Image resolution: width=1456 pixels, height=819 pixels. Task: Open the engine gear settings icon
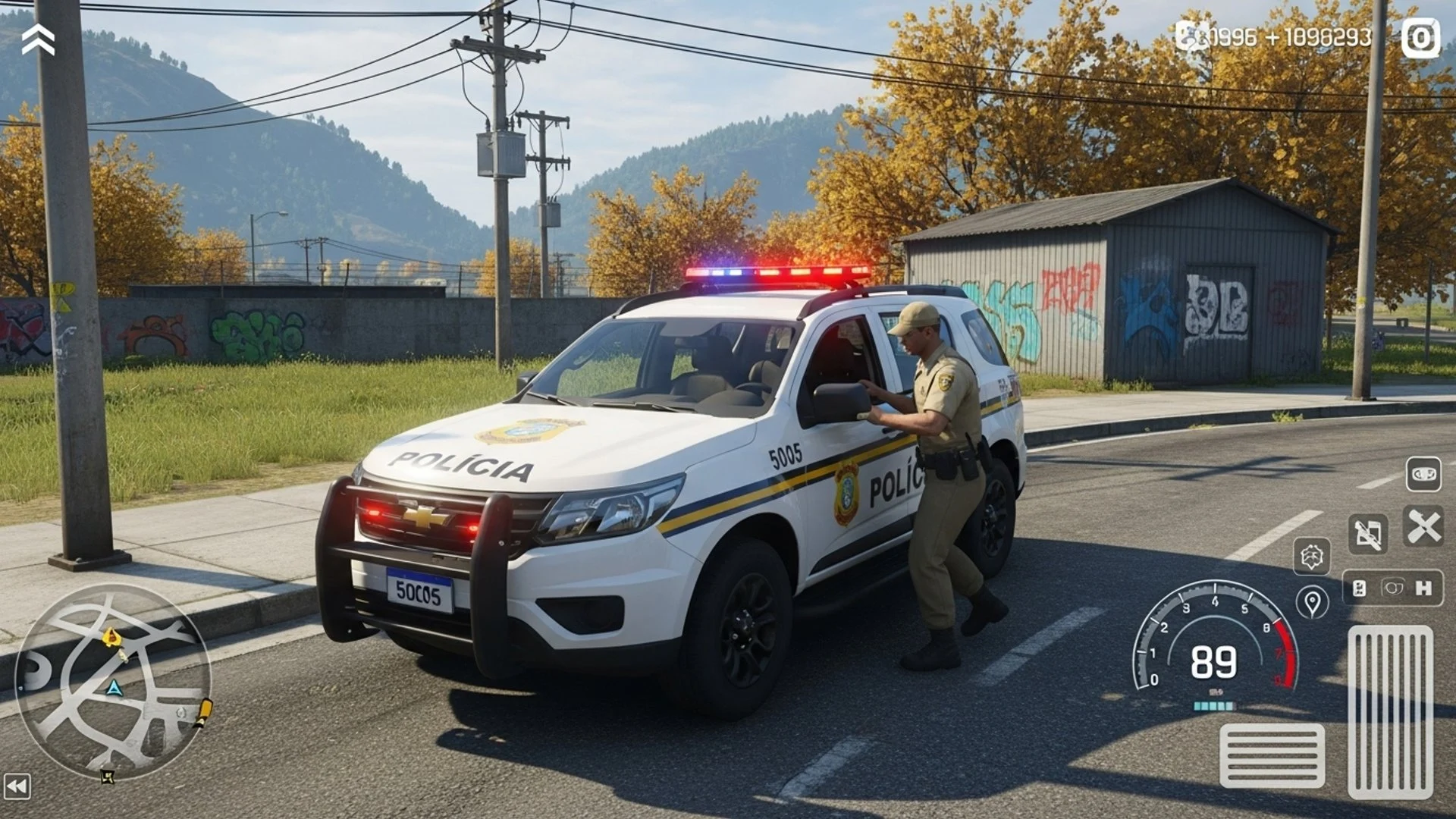pyautogui.click(x=1312, y=557)
